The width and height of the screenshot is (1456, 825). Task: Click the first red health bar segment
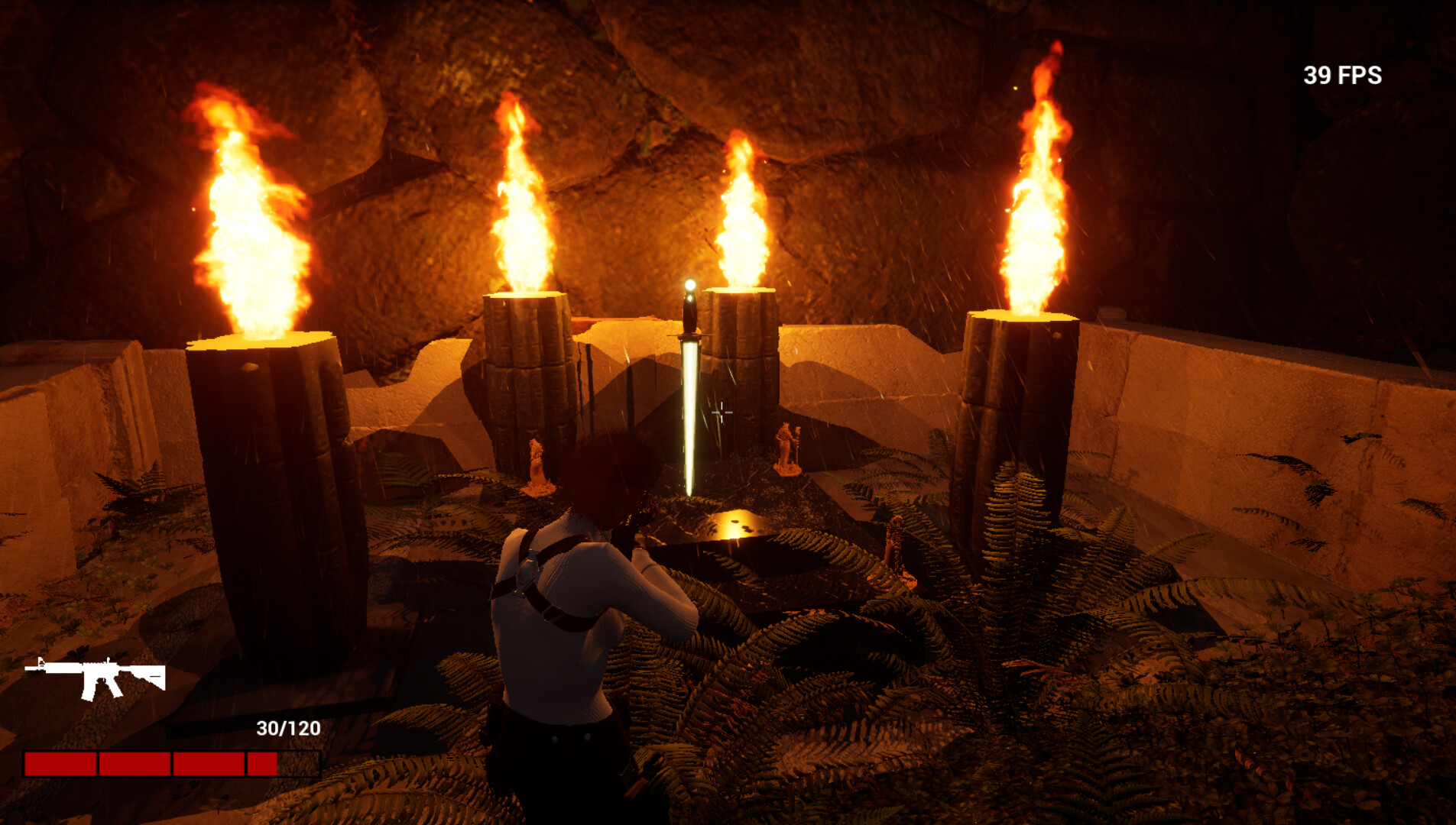click(61, 762)
